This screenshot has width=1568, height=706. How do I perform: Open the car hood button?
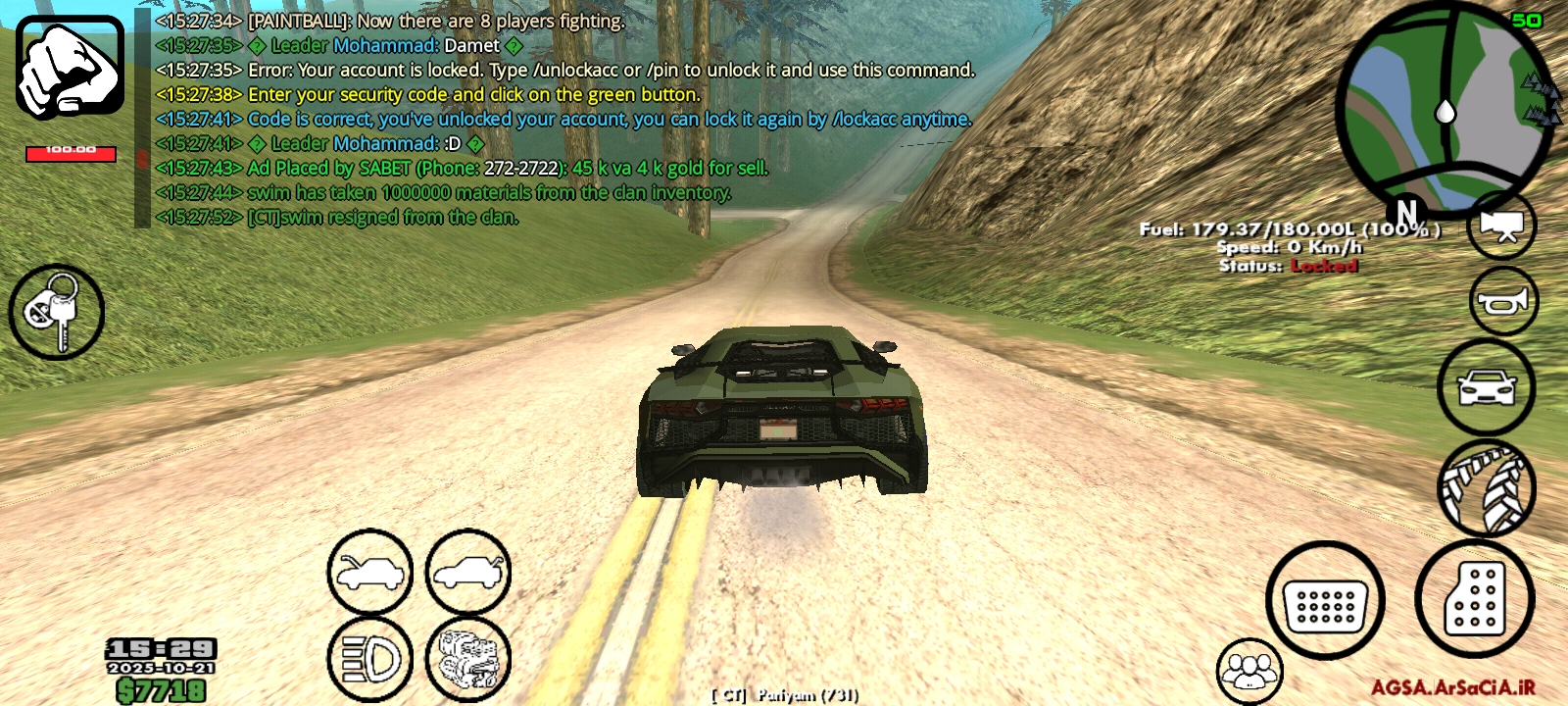pyautogui.click(x=369, y=572)
